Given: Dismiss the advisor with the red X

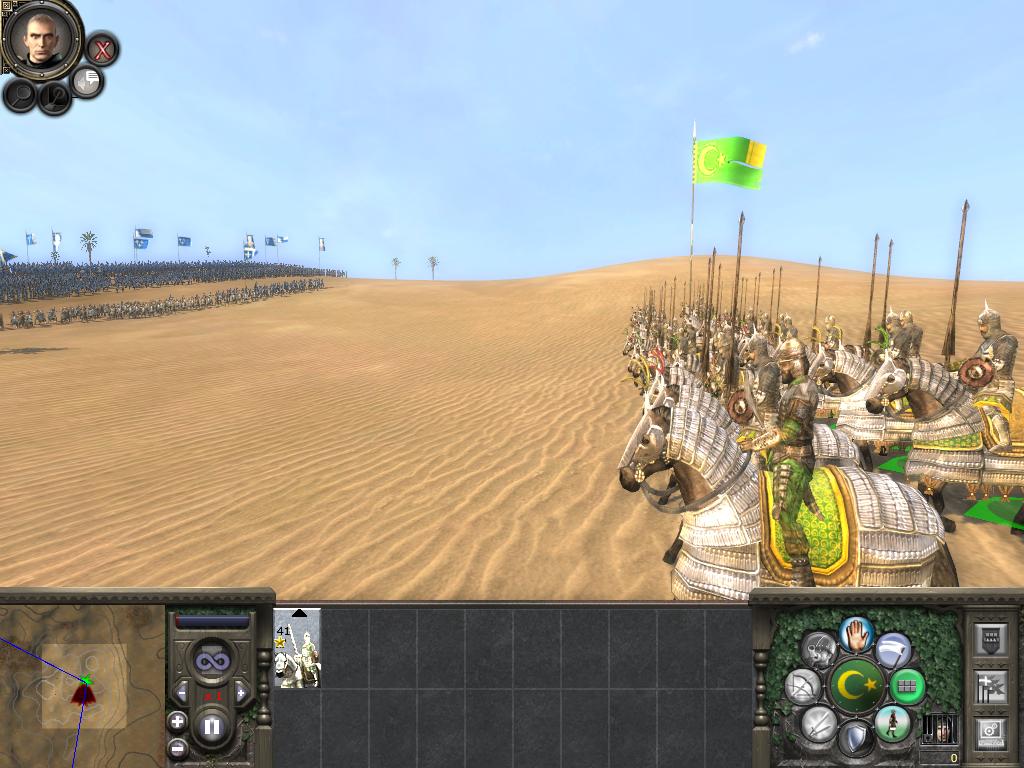Looking at the screenshot, I should (x=101, y=48).
